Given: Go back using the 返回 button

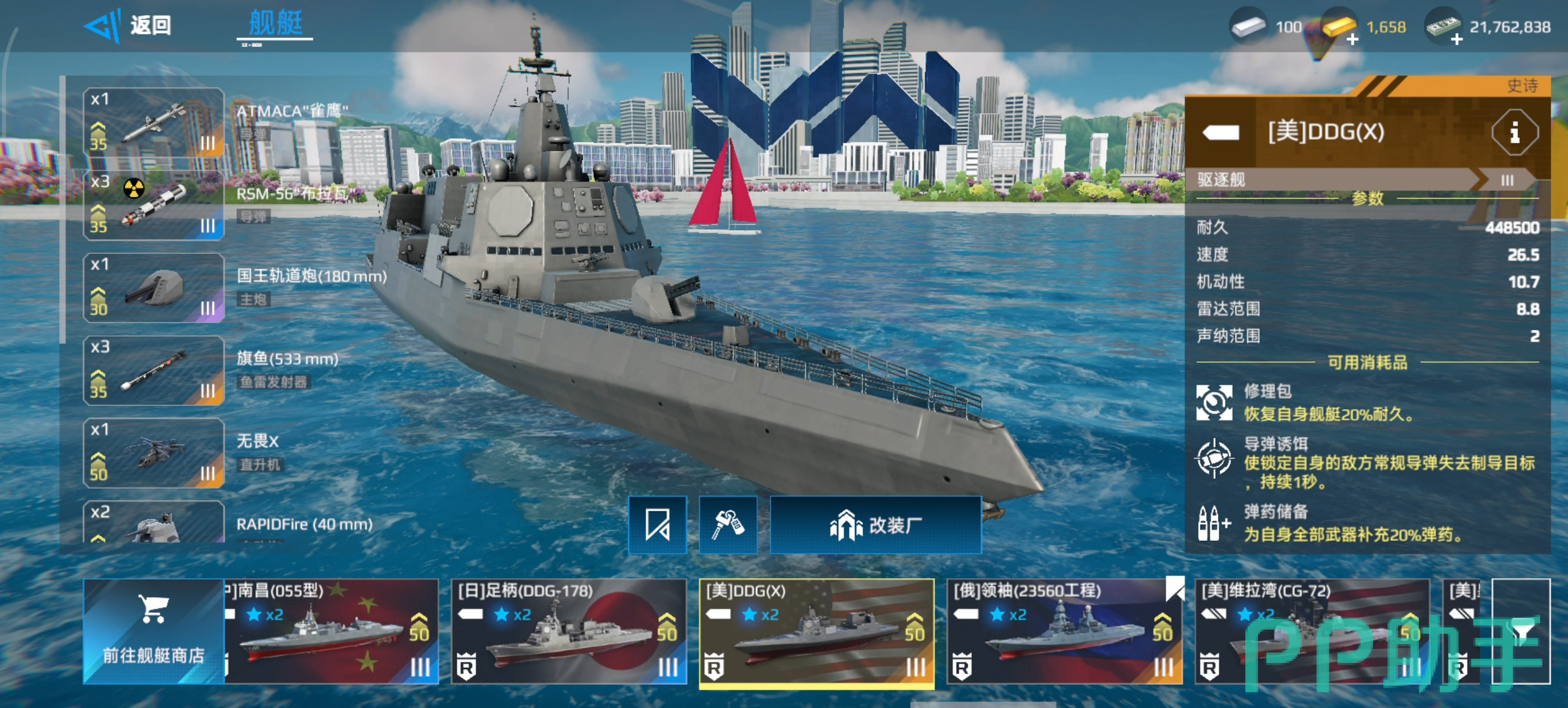Looking at the screenshot, I should point(128,26).
